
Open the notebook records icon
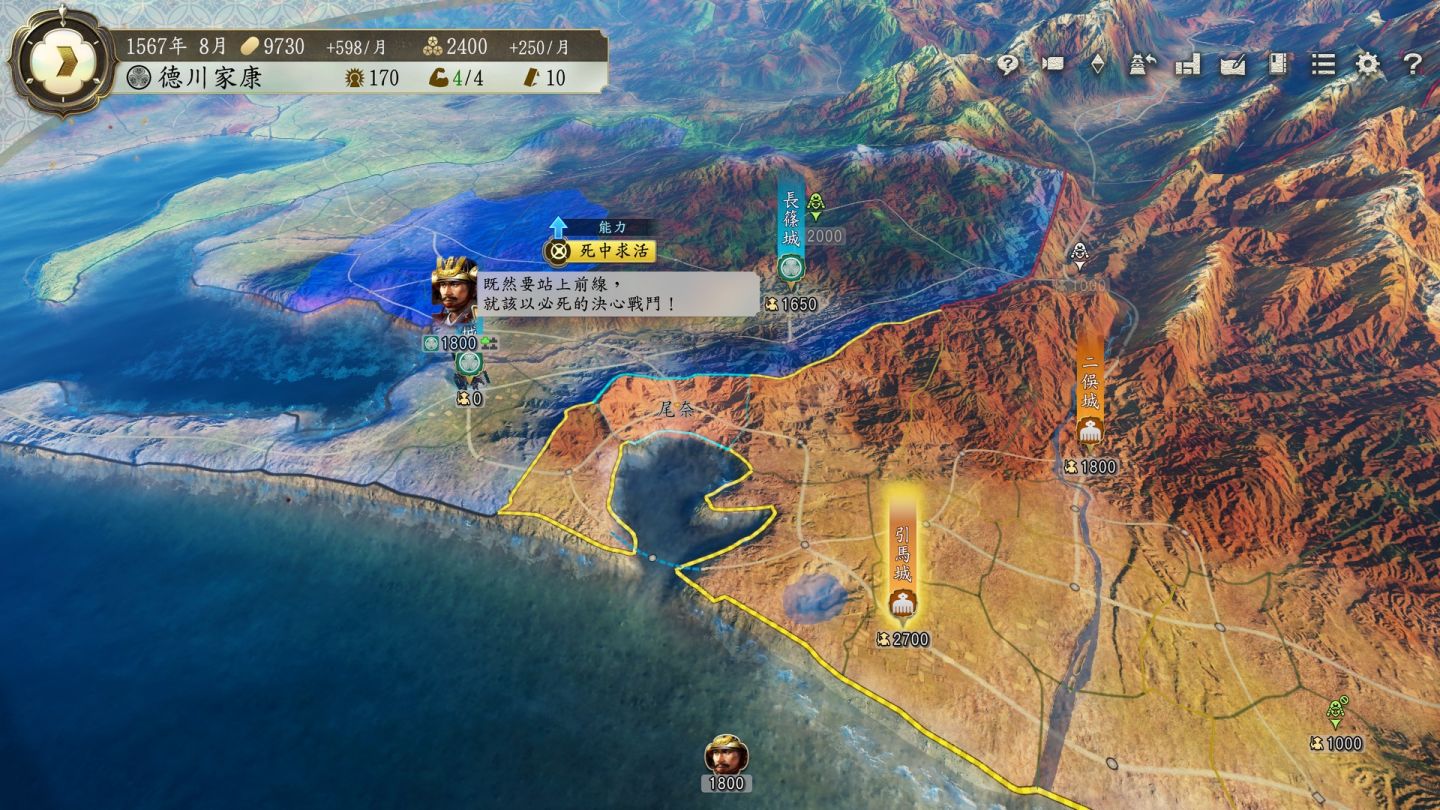(x=1277, y=64)
